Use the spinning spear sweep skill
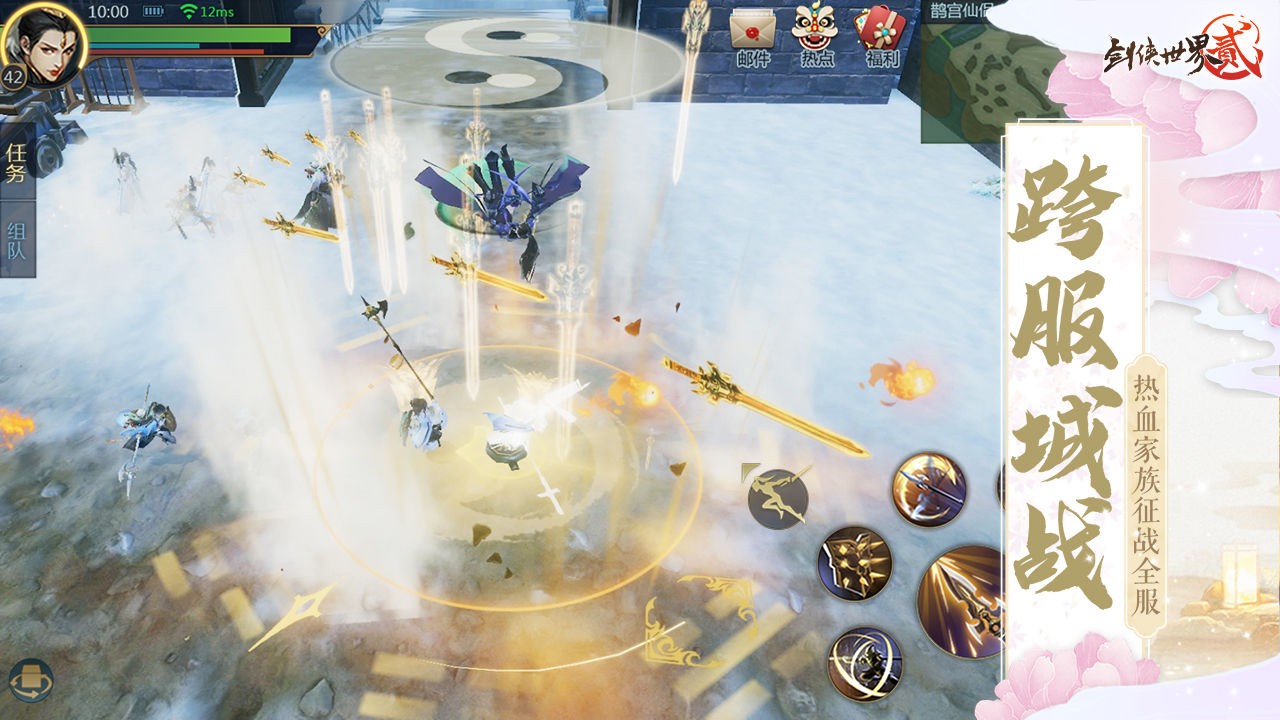 tap(929, 490)
